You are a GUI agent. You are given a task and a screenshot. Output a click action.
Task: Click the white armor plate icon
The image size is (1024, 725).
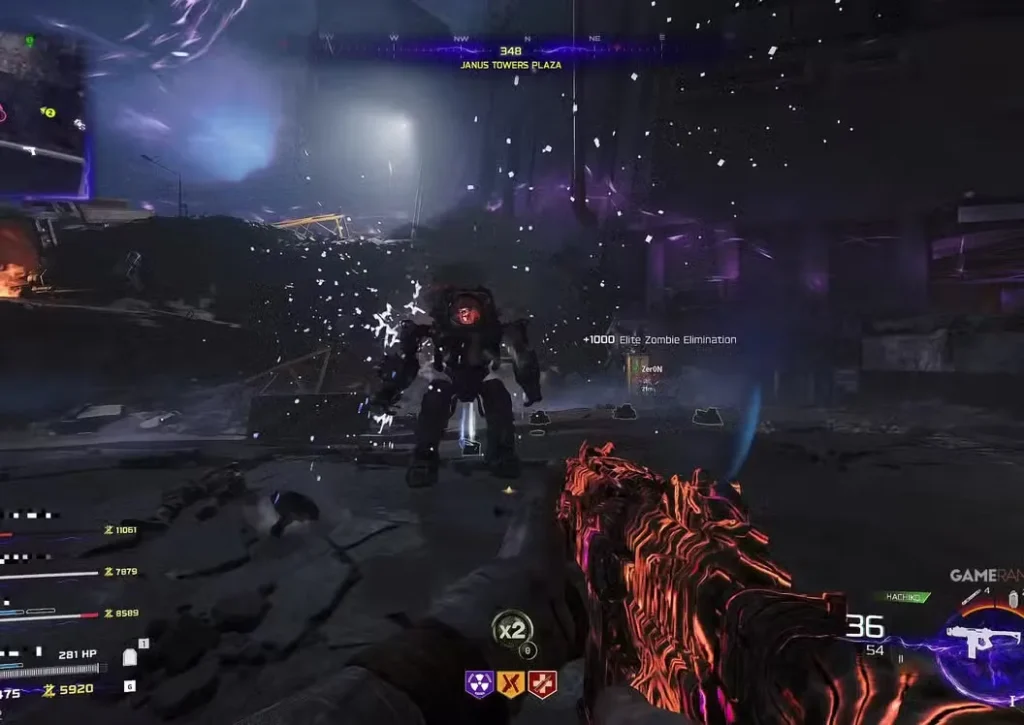pyautogui.click(x=128, y=657)
